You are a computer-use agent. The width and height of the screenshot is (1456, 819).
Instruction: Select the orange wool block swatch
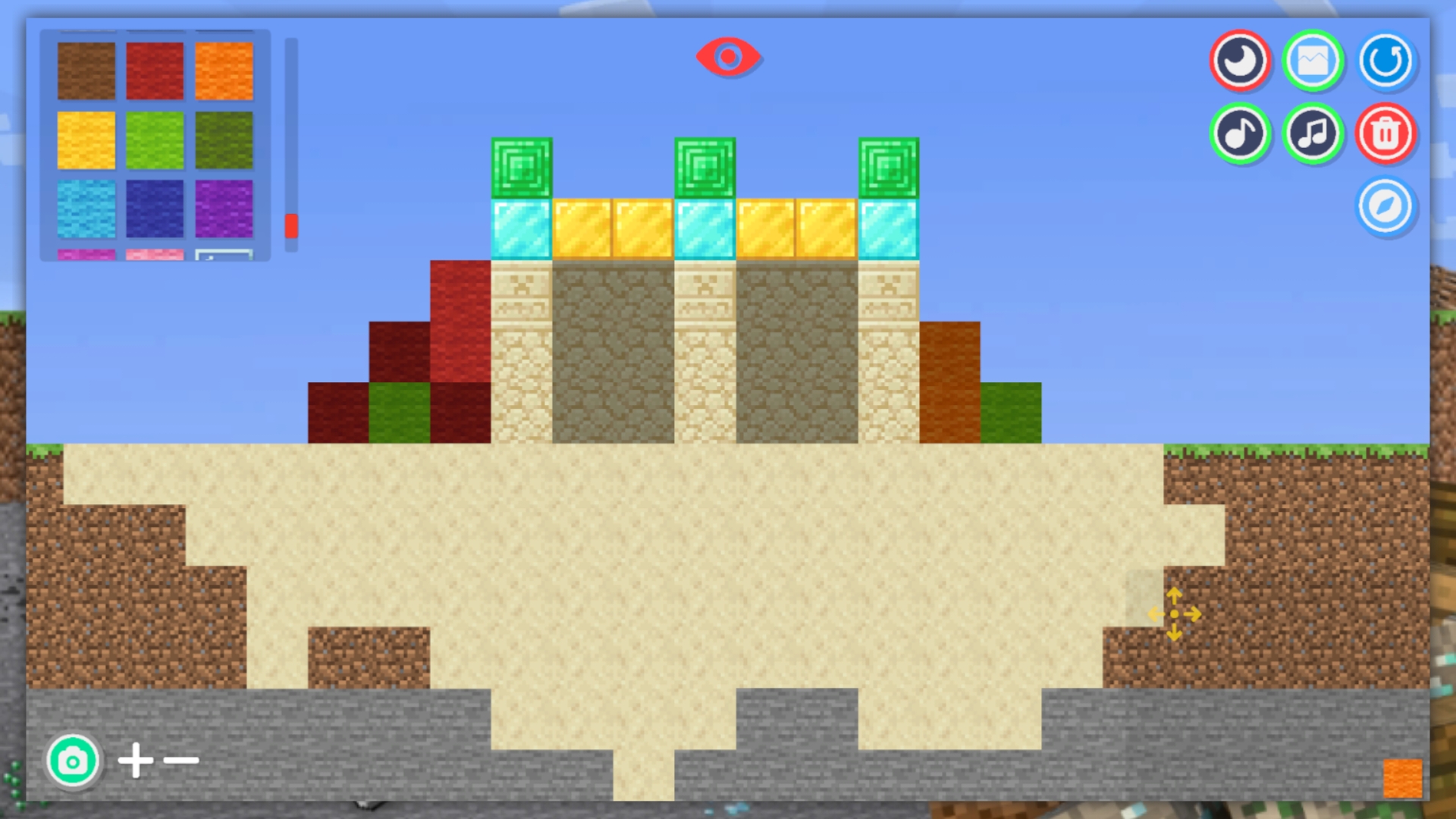(x=224, y=72)
